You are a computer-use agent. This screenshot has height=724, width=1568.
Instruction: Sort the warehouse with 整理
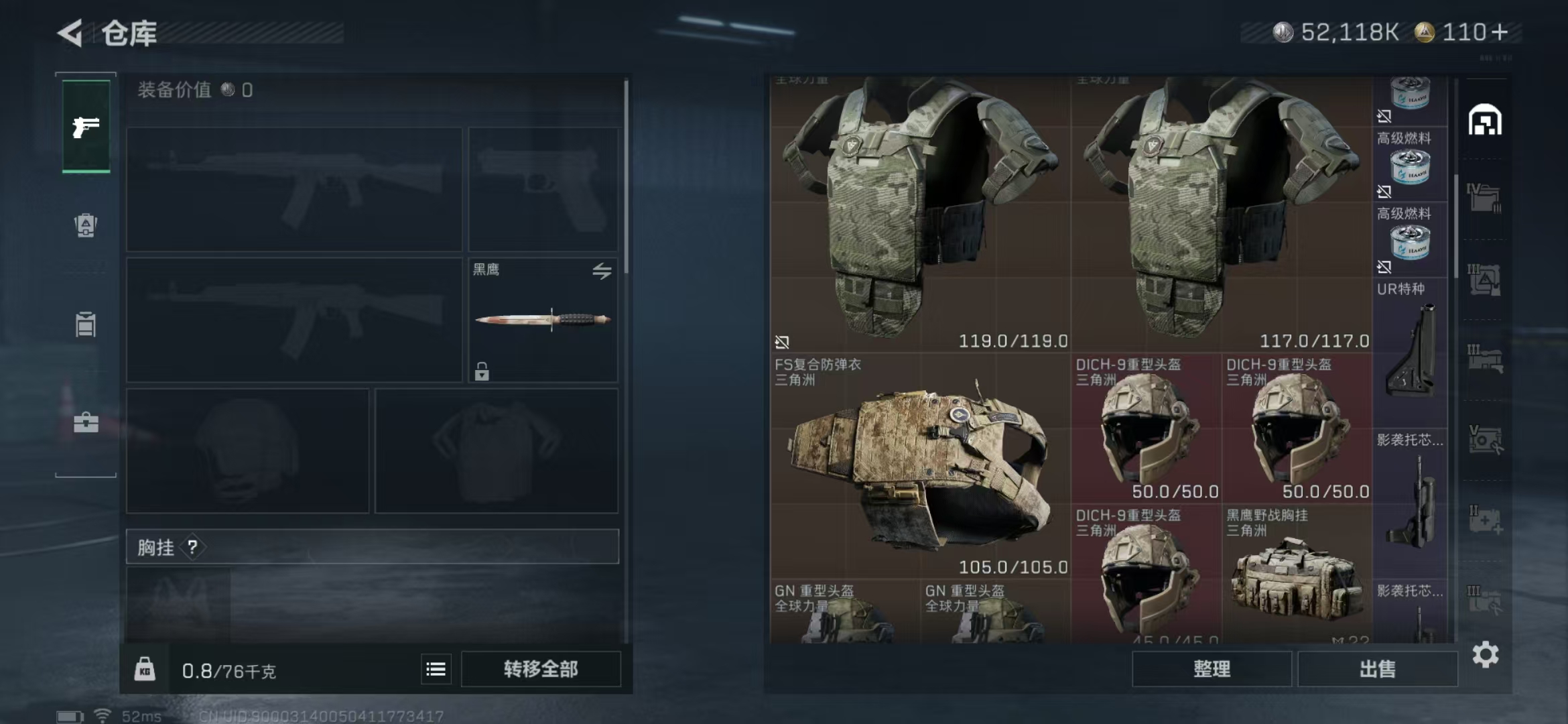click(x=1212, y=669)
